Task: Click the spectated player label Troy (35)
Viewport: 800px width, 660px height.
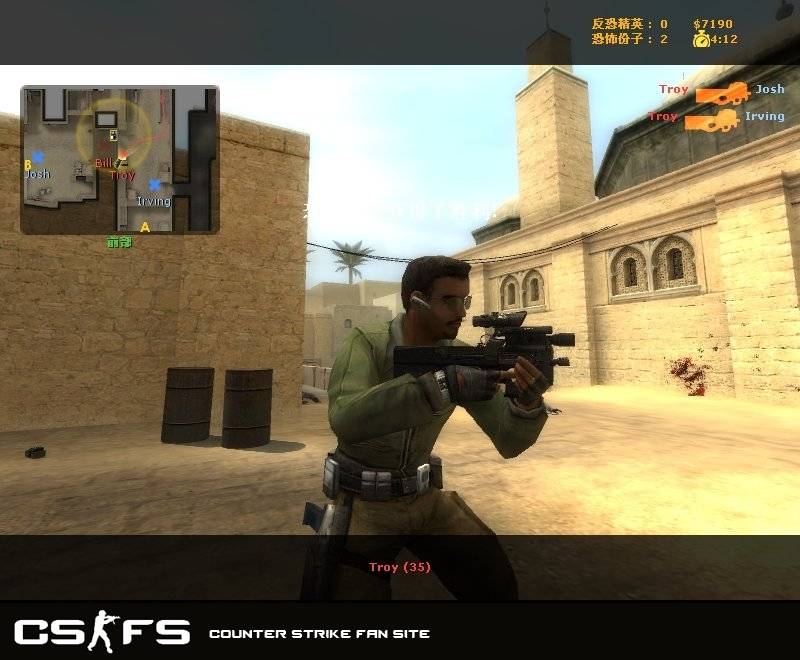Action: [400, 567]
